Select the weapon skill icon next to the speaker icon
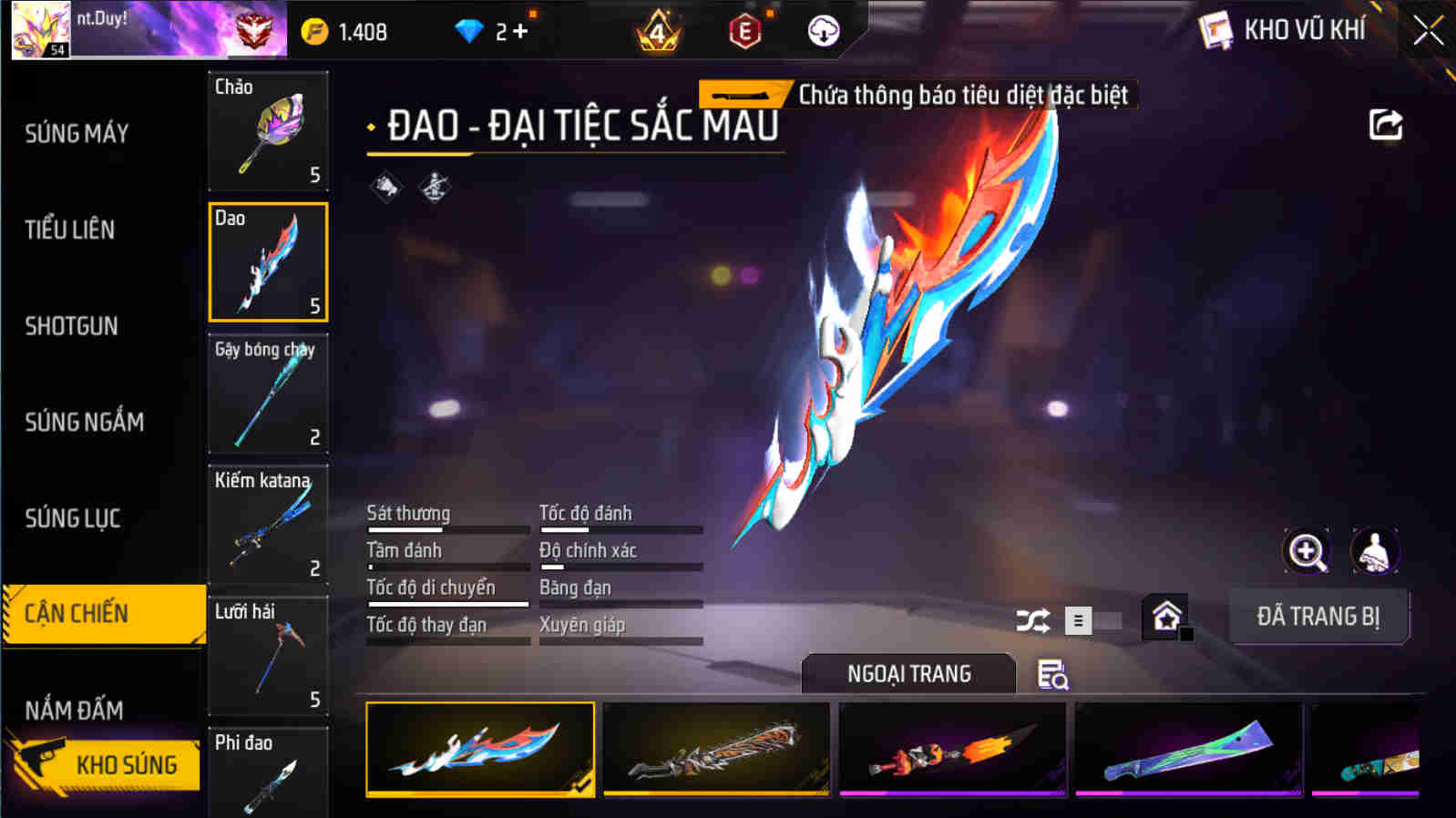Image resolution: width=1456 pixels, height=818 pixels. coord(435,189)
